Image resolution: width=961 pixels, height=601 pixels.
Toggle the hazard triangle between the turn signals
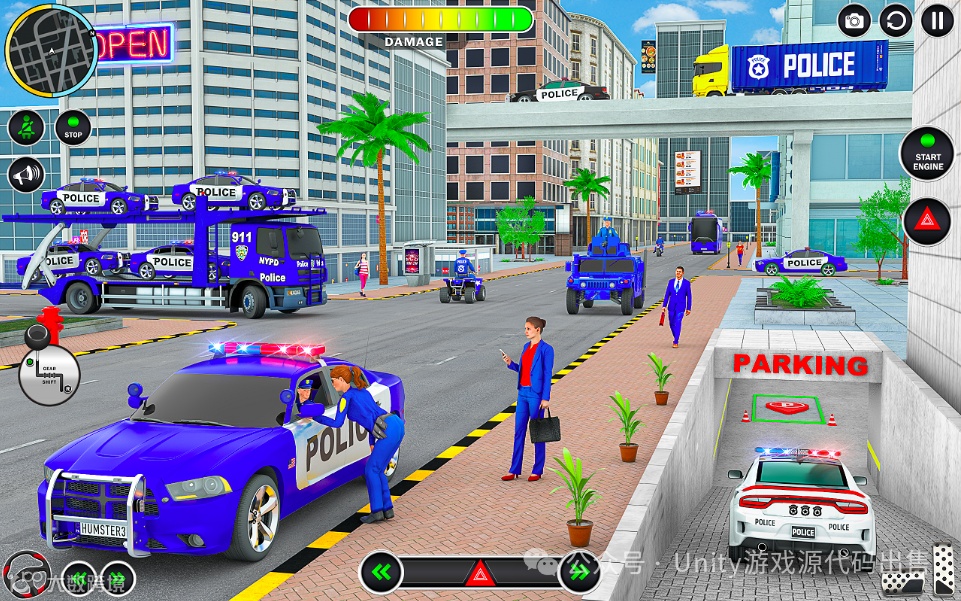pyautogui.click(x=480, y=574)
